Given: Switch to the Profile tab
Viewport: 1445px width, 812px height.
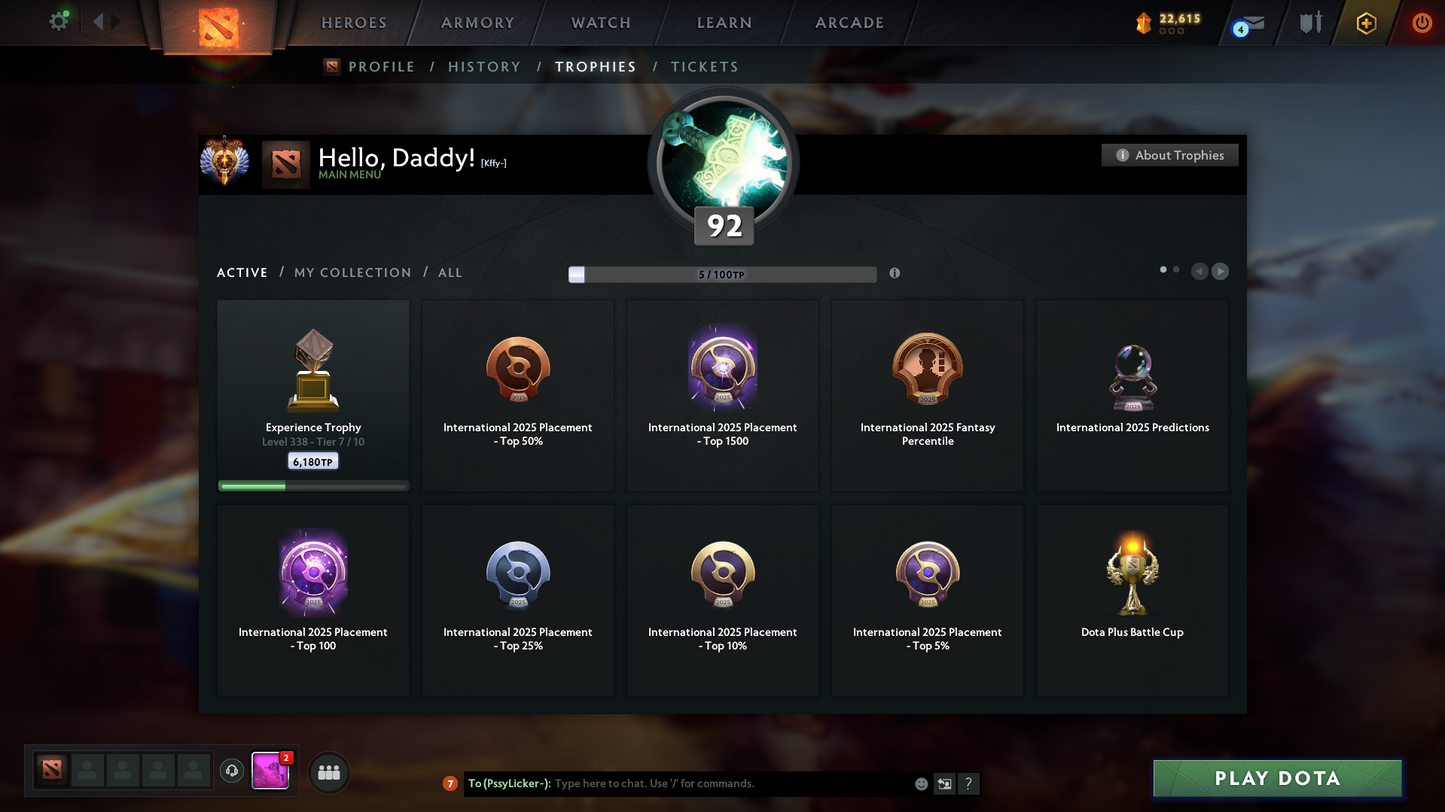Looking at the screenshot, I should [380, 67].
